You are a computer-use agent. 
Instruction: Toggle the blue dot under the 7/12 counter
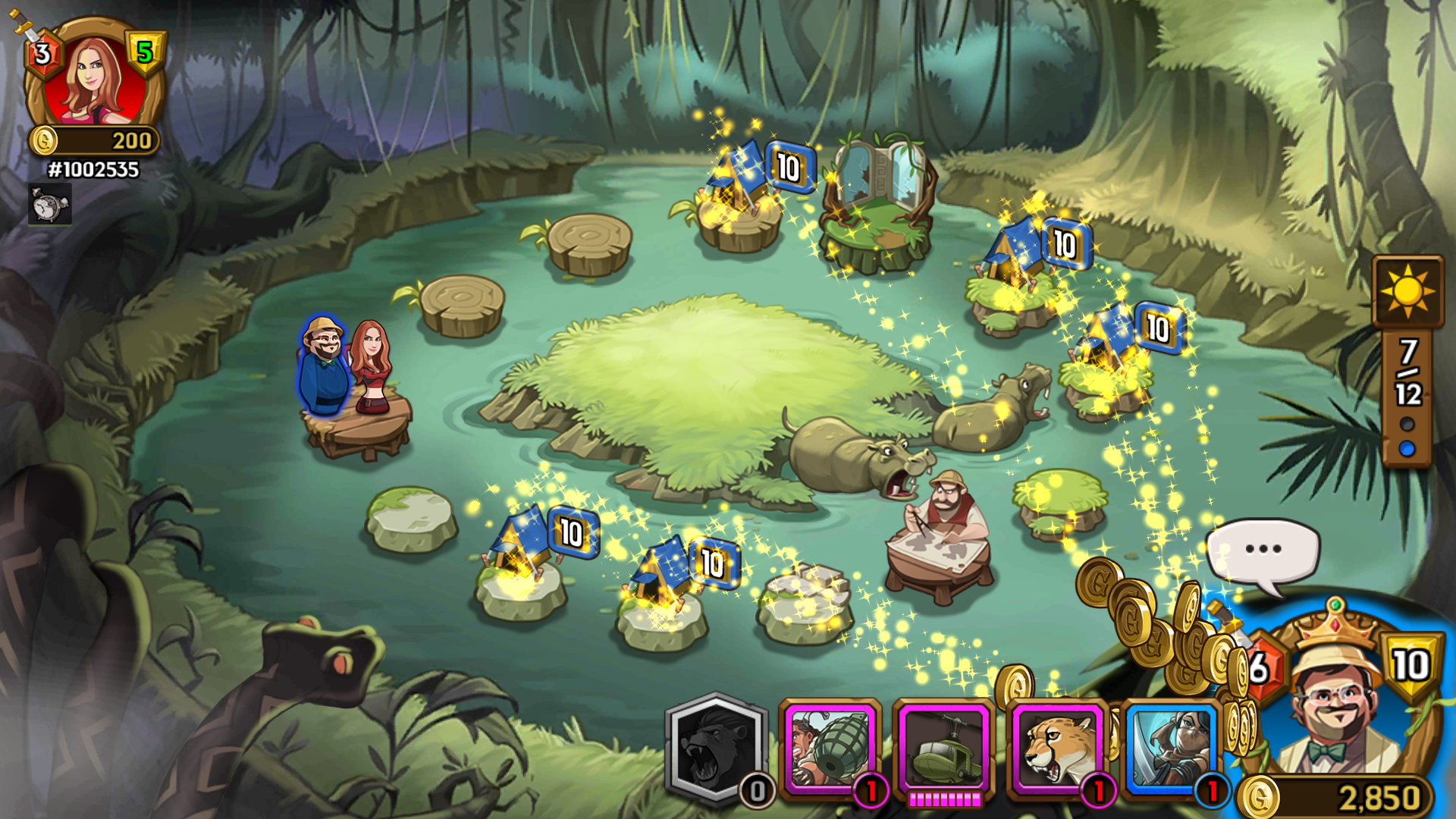[1409, 448]
